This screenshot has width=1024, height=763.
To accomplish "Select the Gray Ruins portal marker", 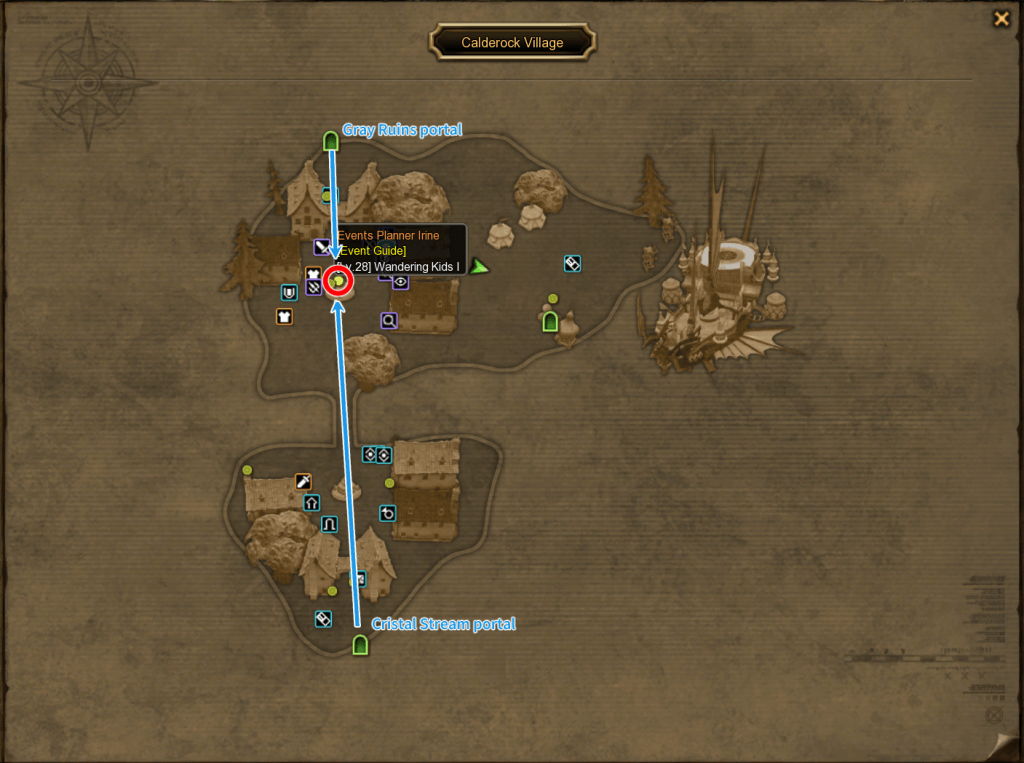I will pos(331,141).
